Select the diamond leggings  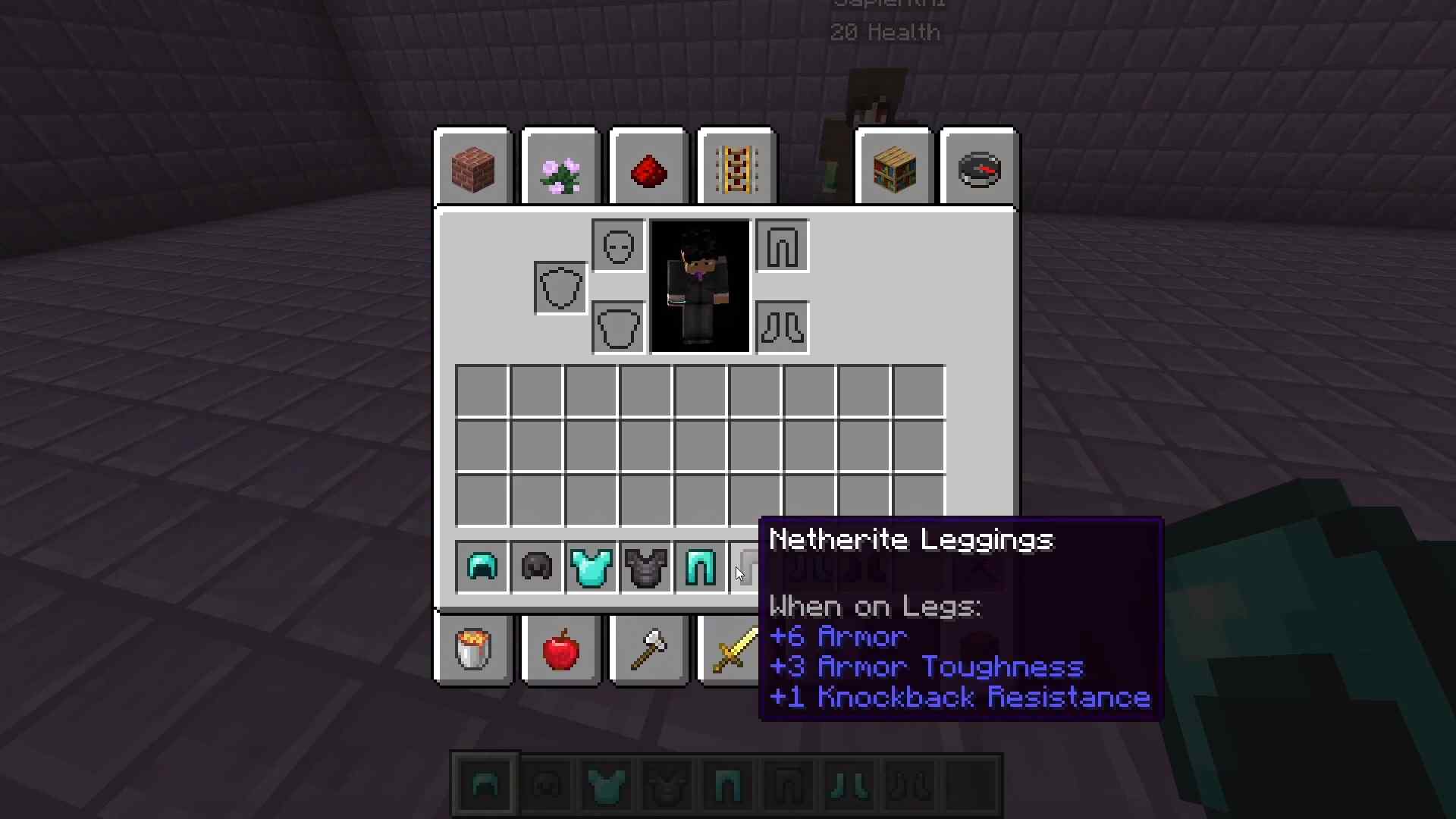pyautogui.click(x=699, y=567)
